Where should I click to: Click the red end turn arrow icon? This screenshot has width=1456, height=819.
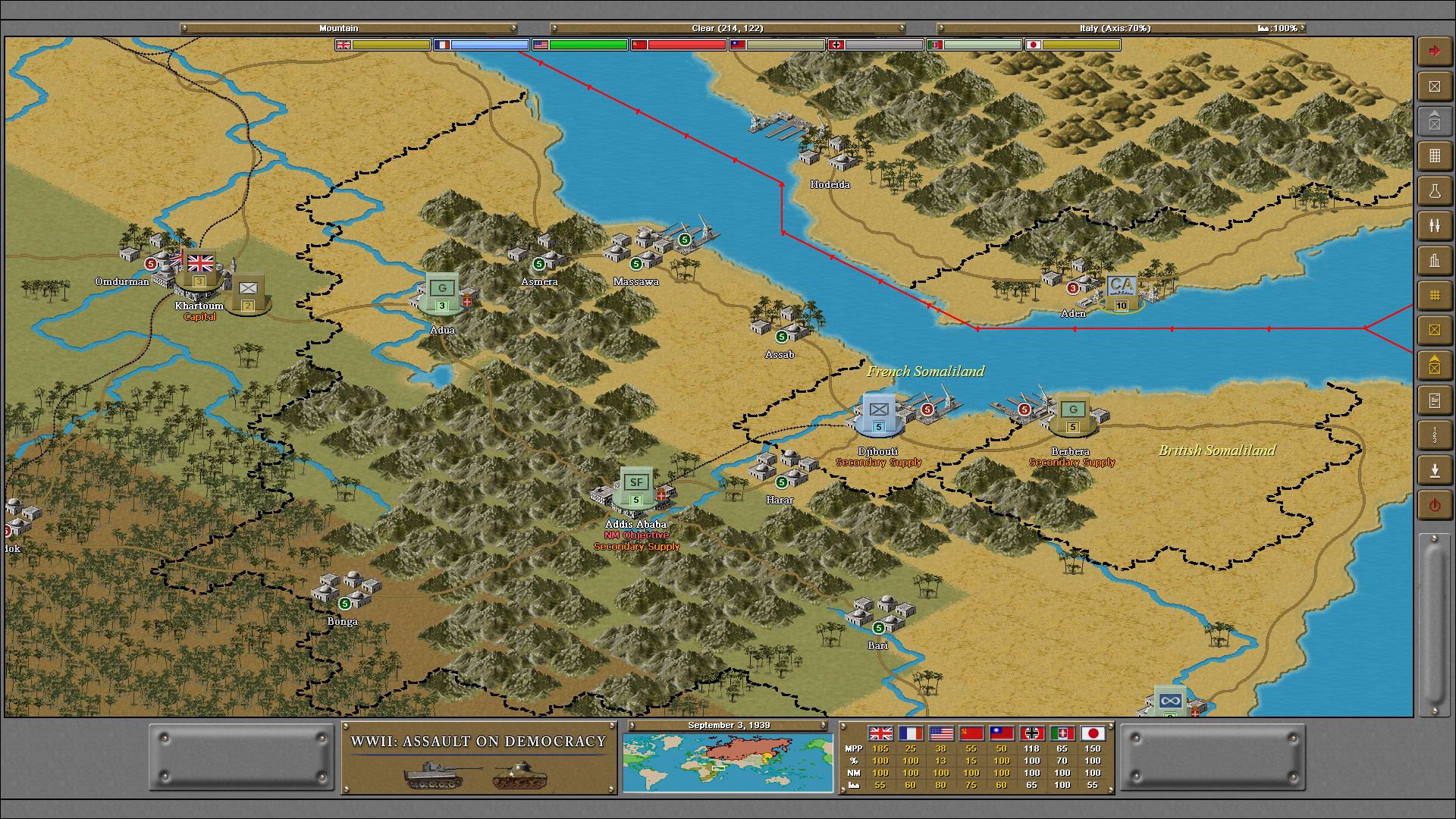[1435, 50]
